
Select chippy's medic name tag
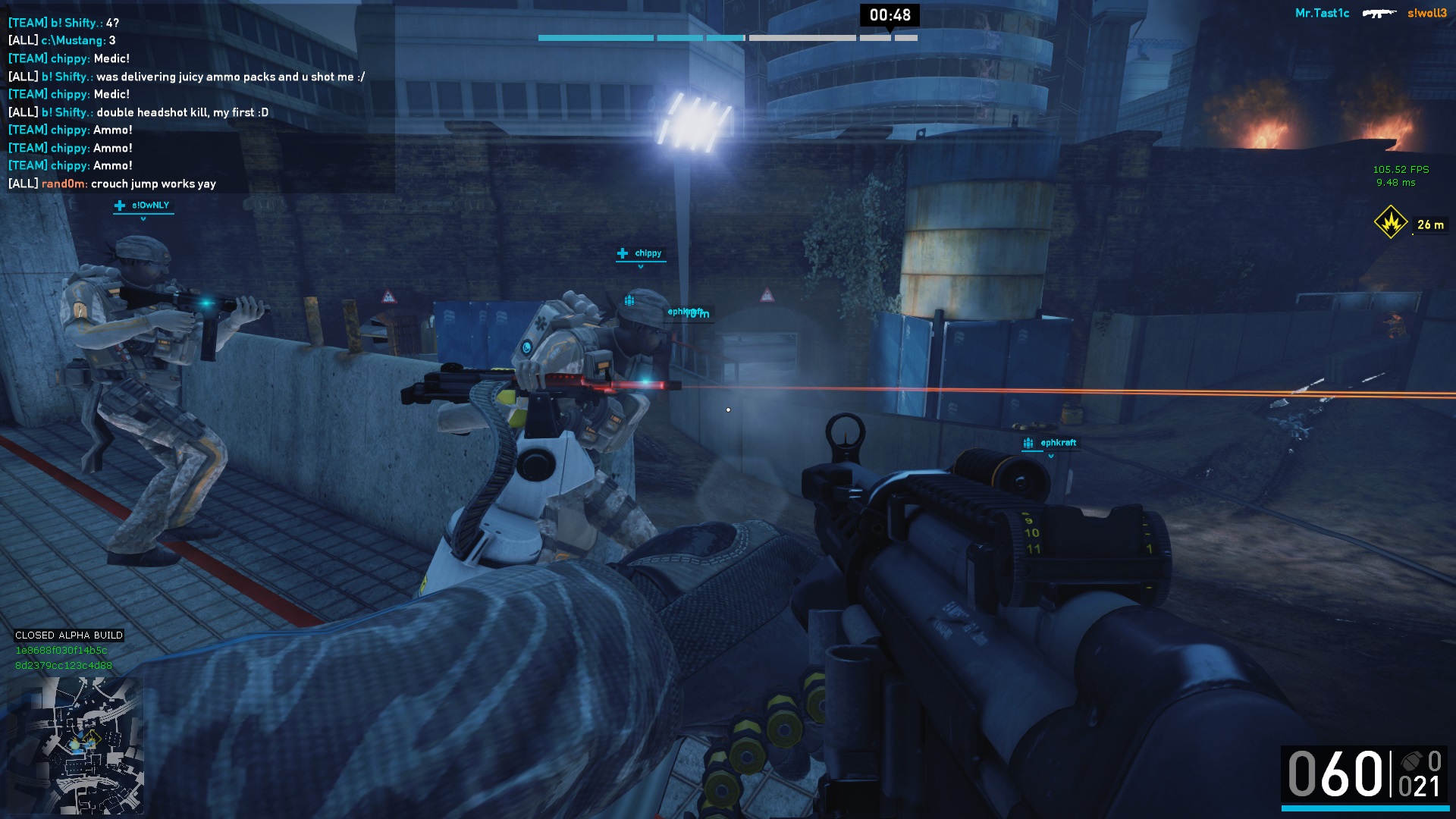(x=641, y=253)
